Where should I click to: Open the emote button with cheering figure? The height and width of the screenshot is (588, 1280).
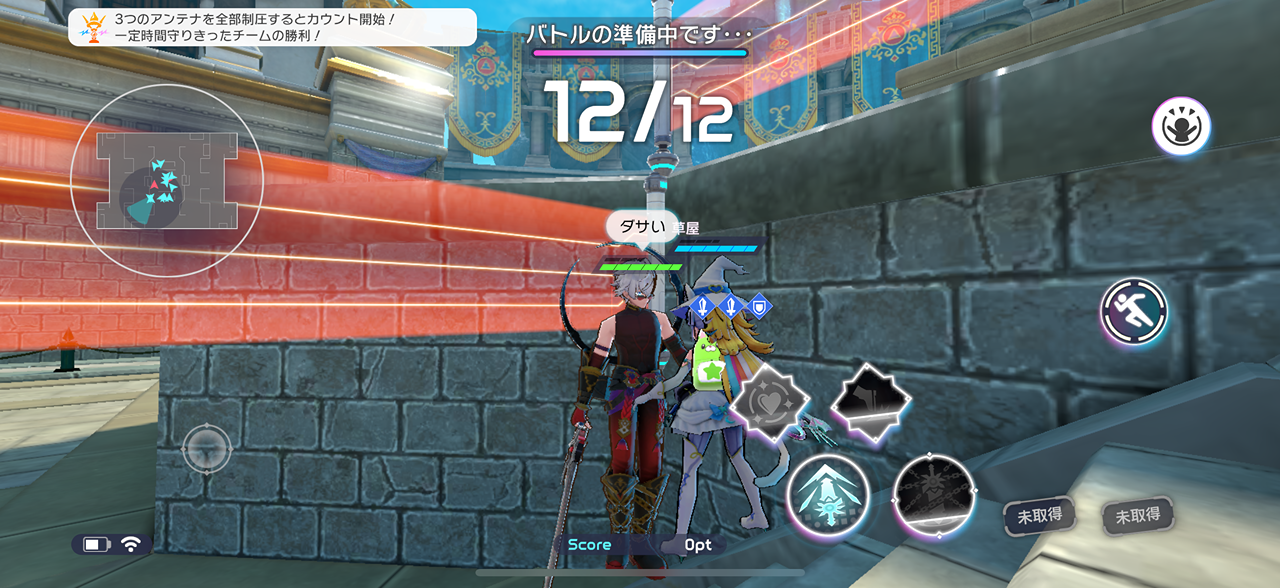(1181, 127)
